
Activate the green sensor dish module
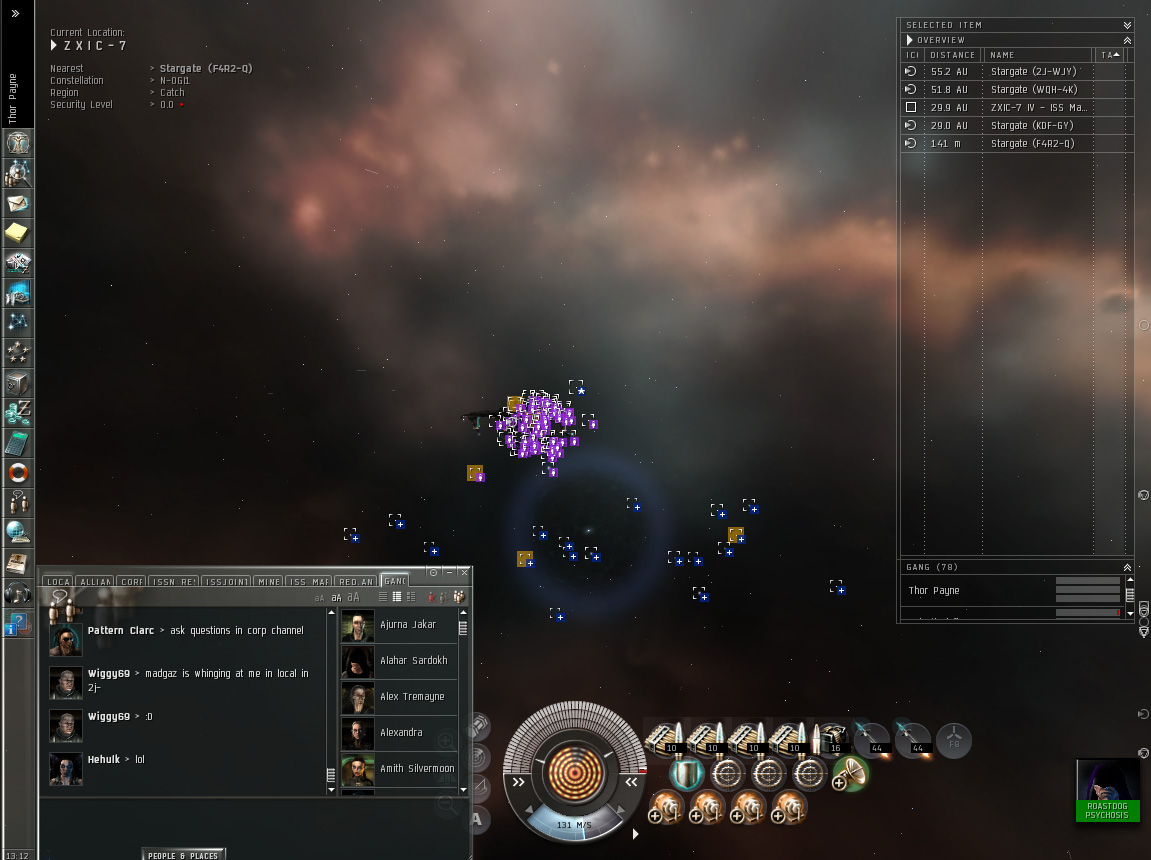850,774
